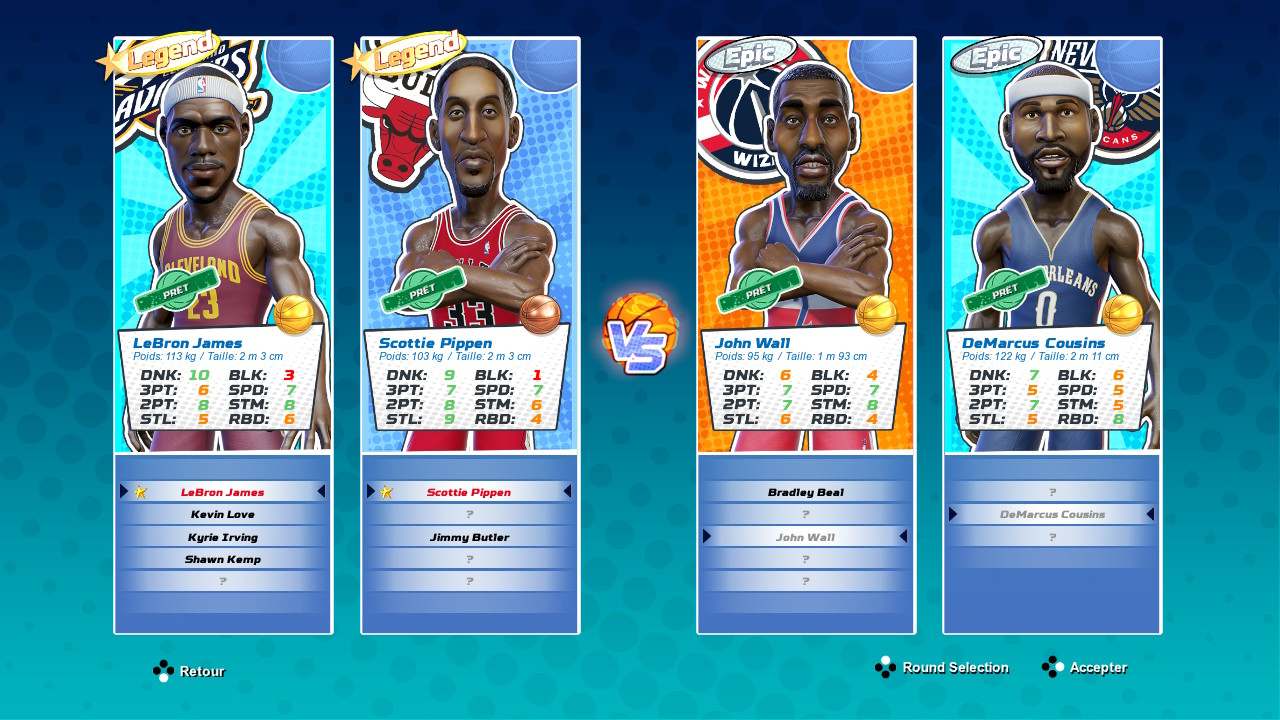
Task: Click the Scottie Pippen player card
Action: (x=470, y=245)
